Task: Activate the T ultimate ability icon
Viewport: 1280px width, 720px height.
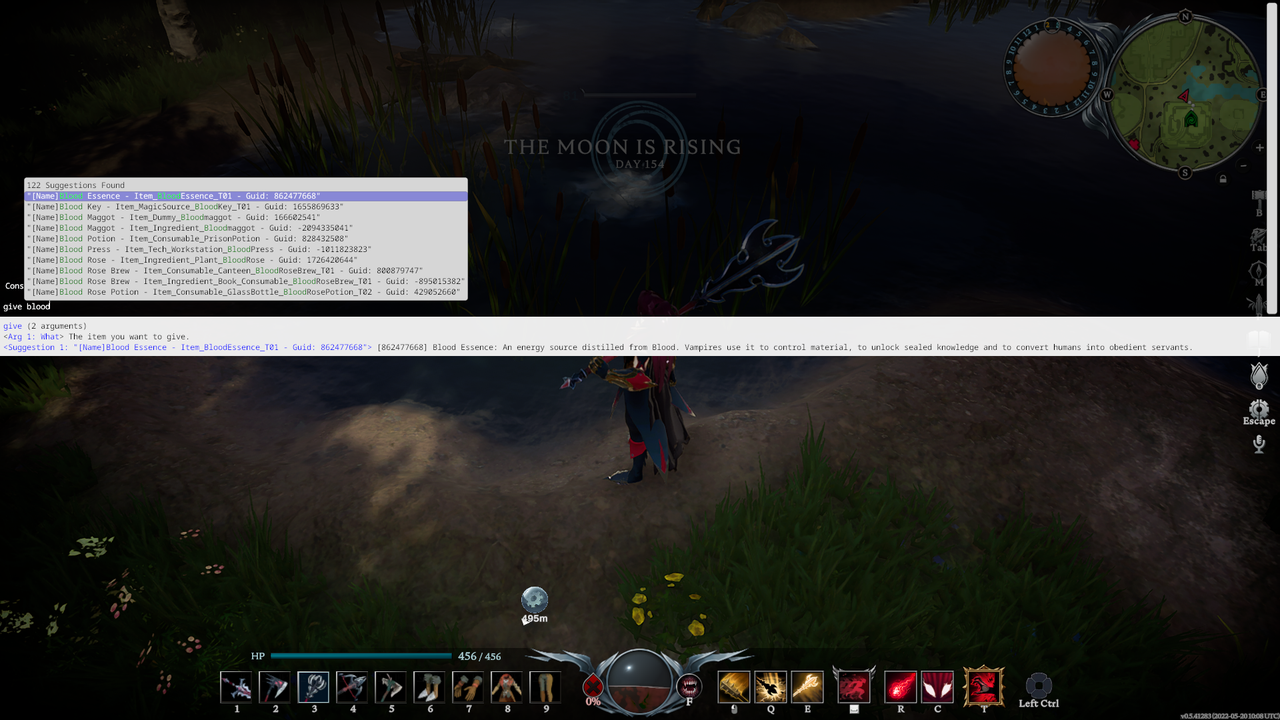Action: pos(984,687)
